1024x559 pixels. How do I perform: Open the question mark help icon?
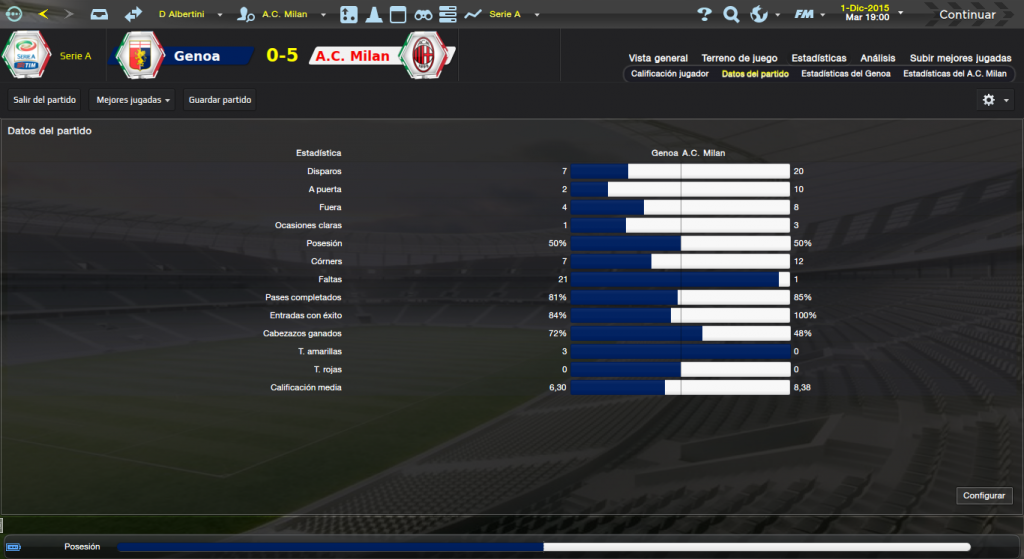[704, 15]
